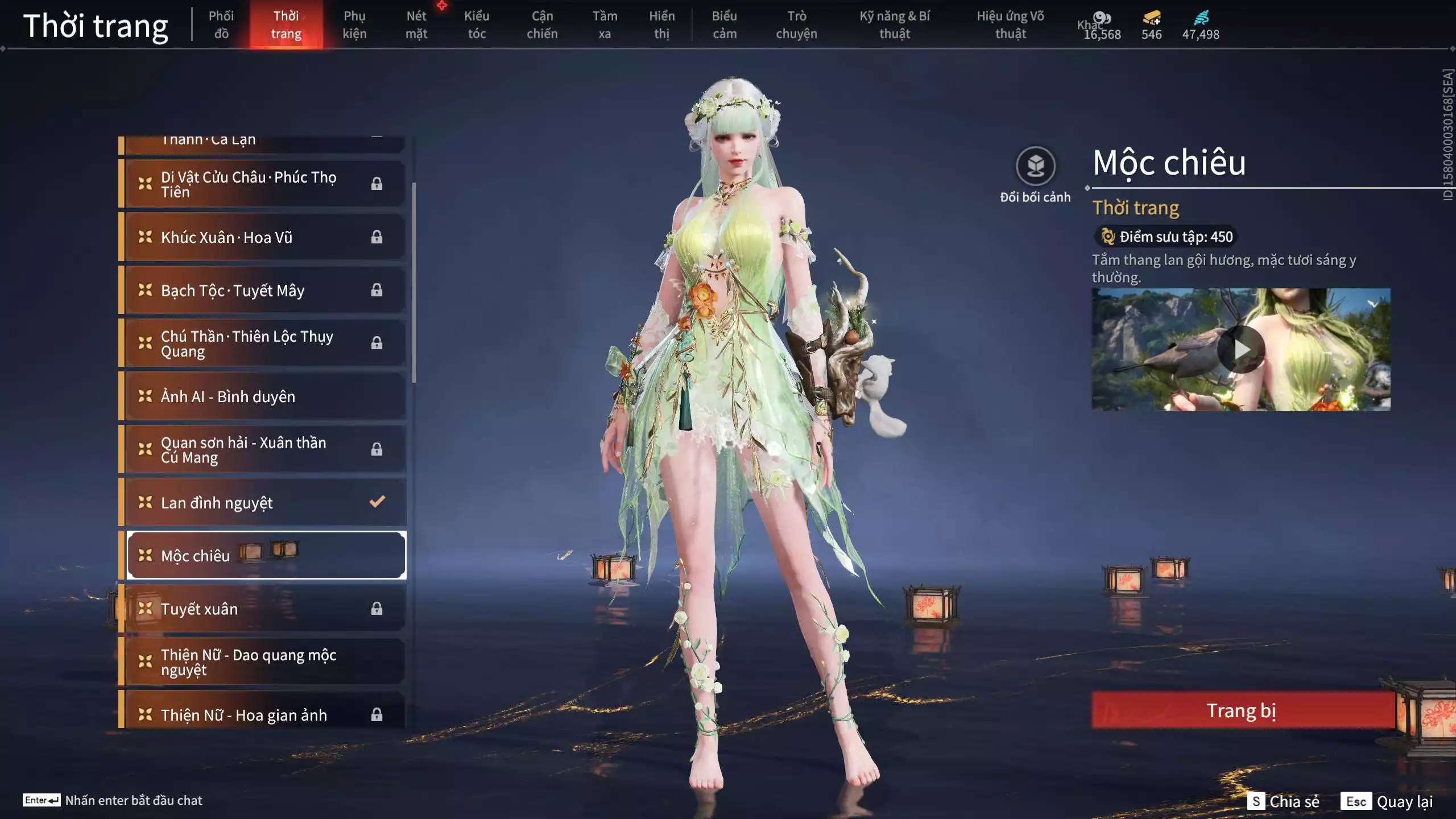
Task: Select the Mộc chiêu outfit entry
Action: coord(227,556)
